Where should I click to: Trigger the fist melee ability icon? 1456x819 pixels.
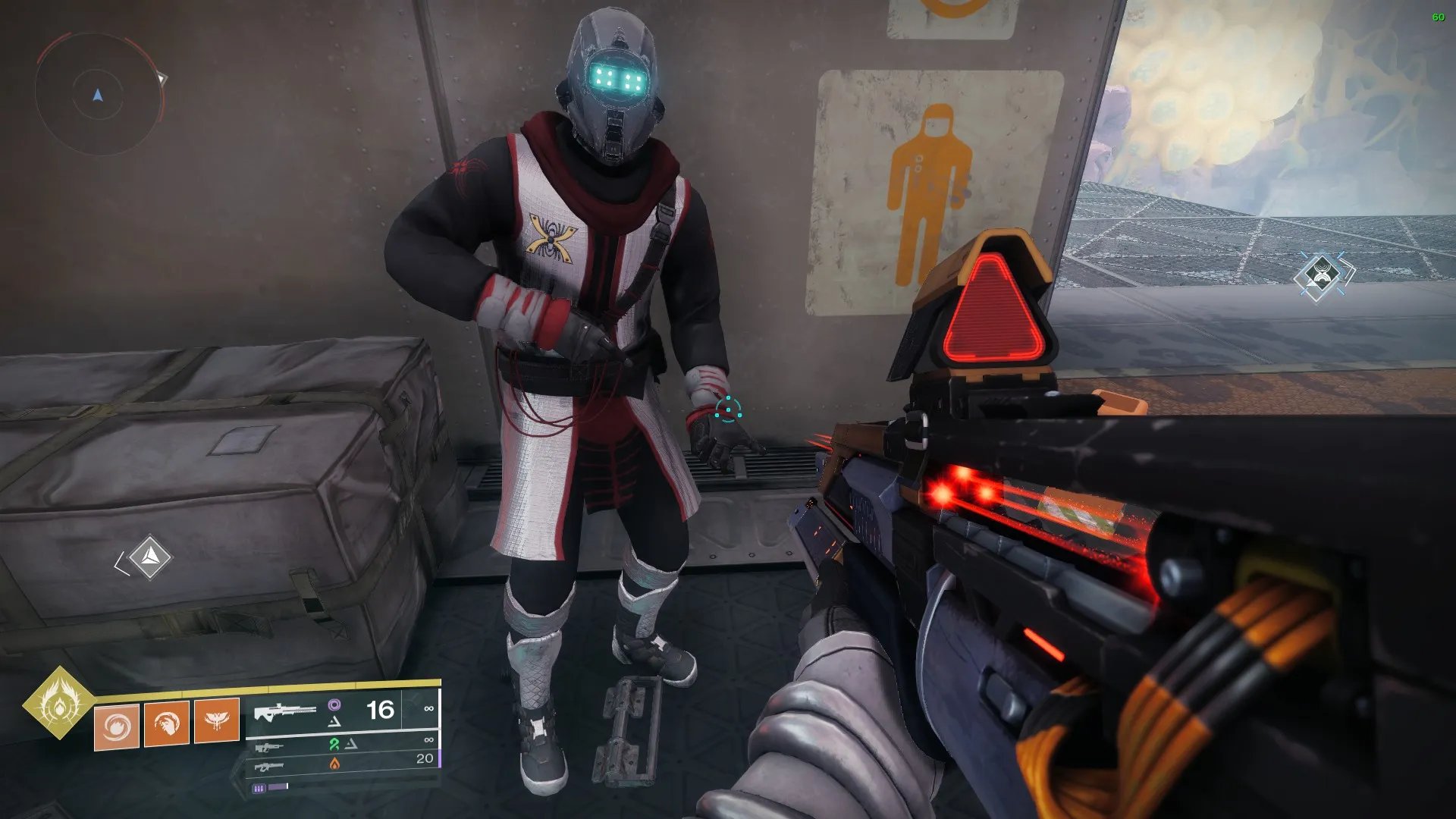pos(167,724)
